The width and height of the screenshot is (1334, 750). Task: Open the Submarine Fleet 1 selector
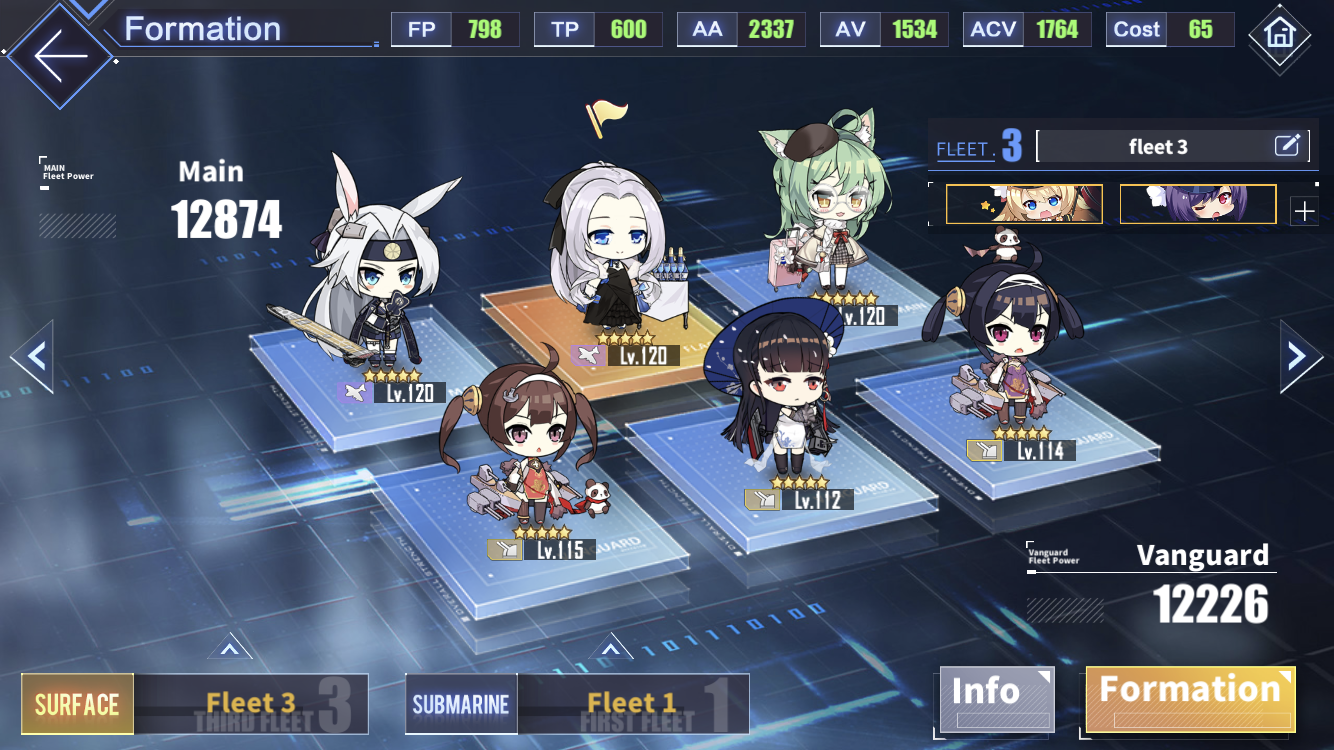click(577, 704)
